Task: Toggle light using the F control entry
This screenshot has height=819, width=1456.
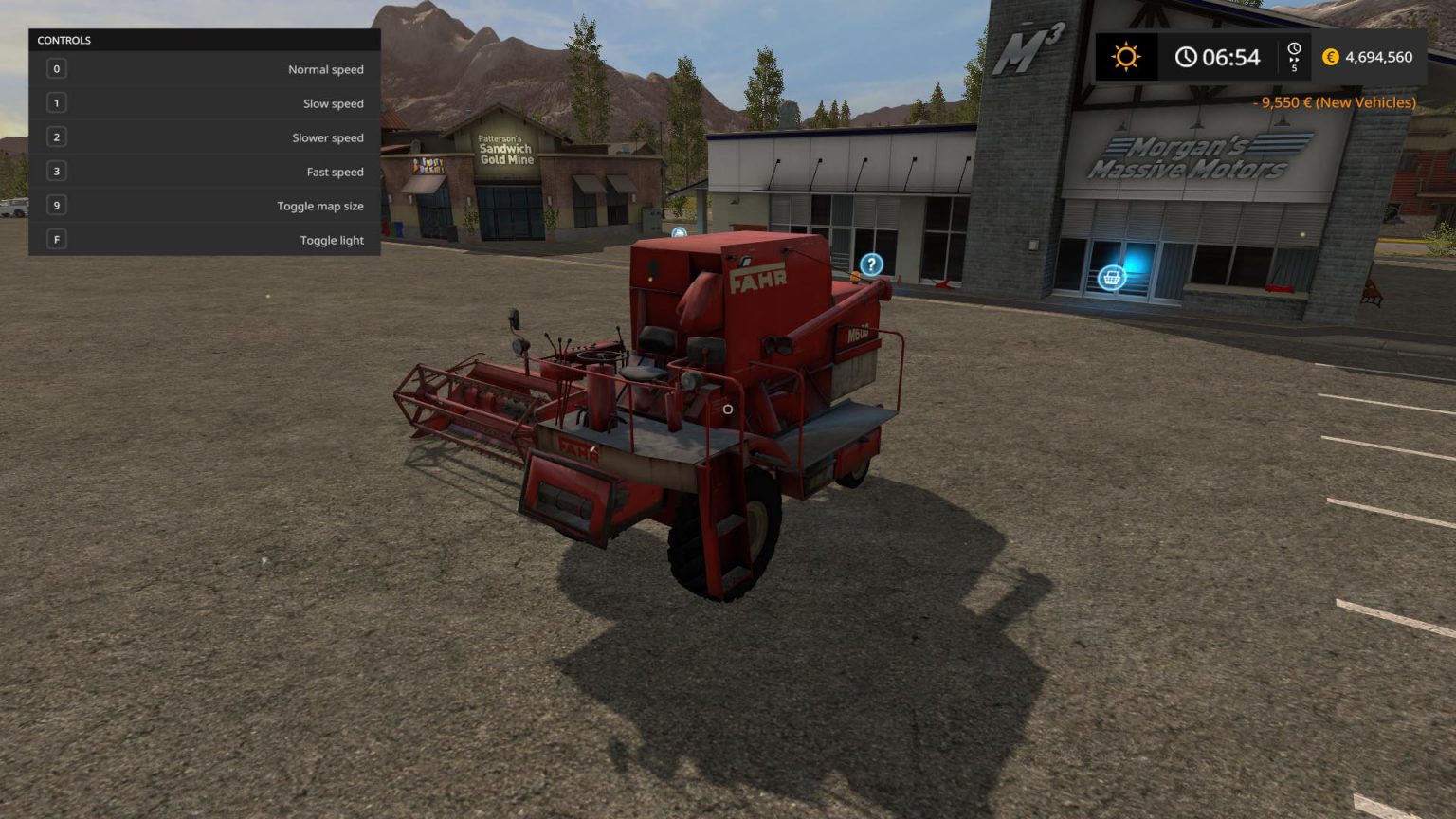Action: tap(206, 240)
